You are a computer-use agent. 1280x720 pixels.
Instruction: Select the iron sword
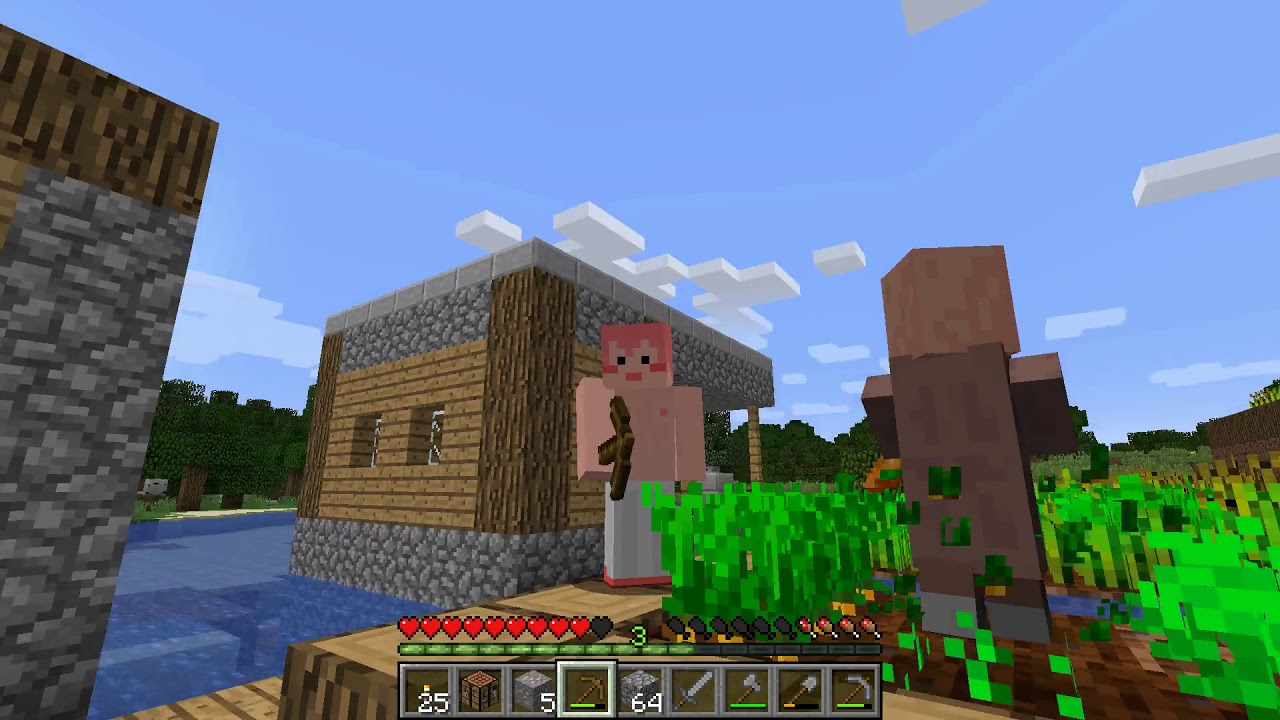(x=695, y=688)
